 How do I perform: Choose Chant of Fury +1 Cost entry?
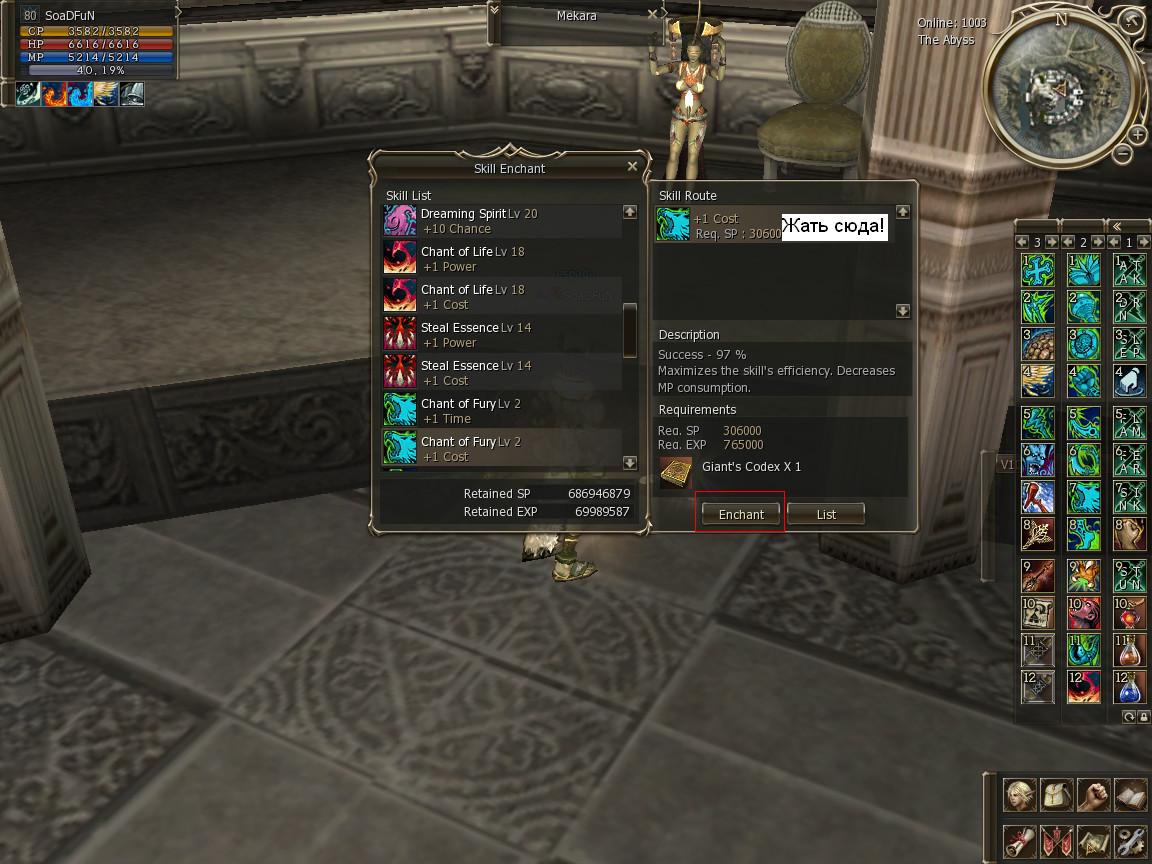coord(500,449)
